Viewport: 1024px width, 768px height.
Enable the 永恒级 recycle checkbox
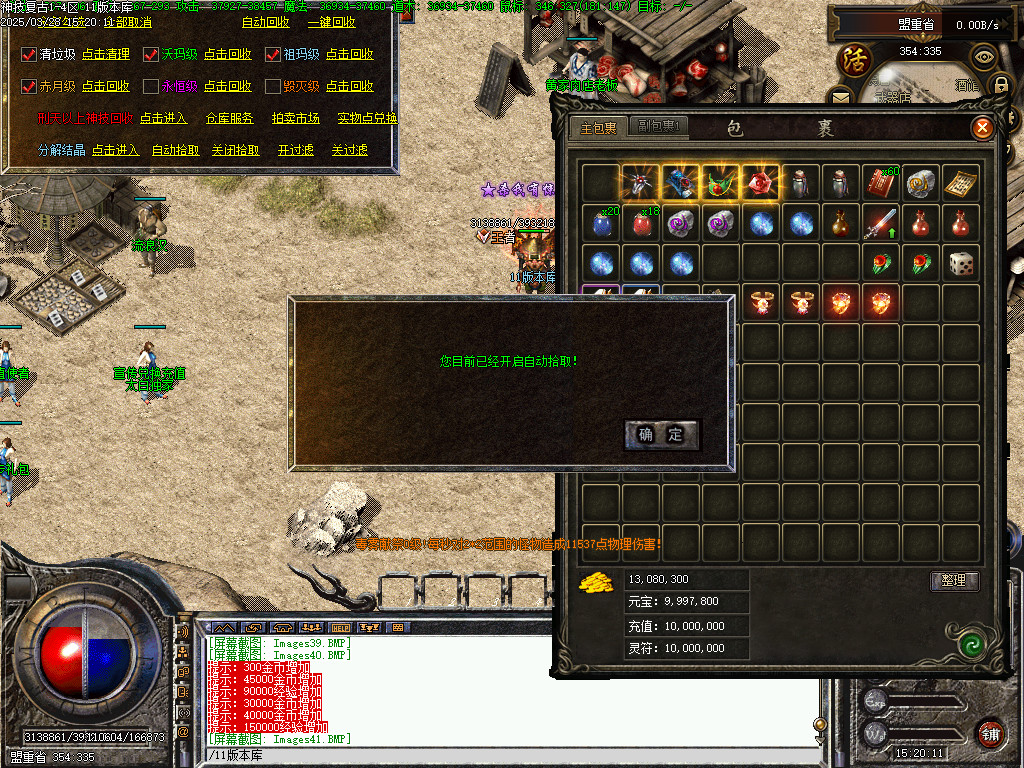(151, 87)
